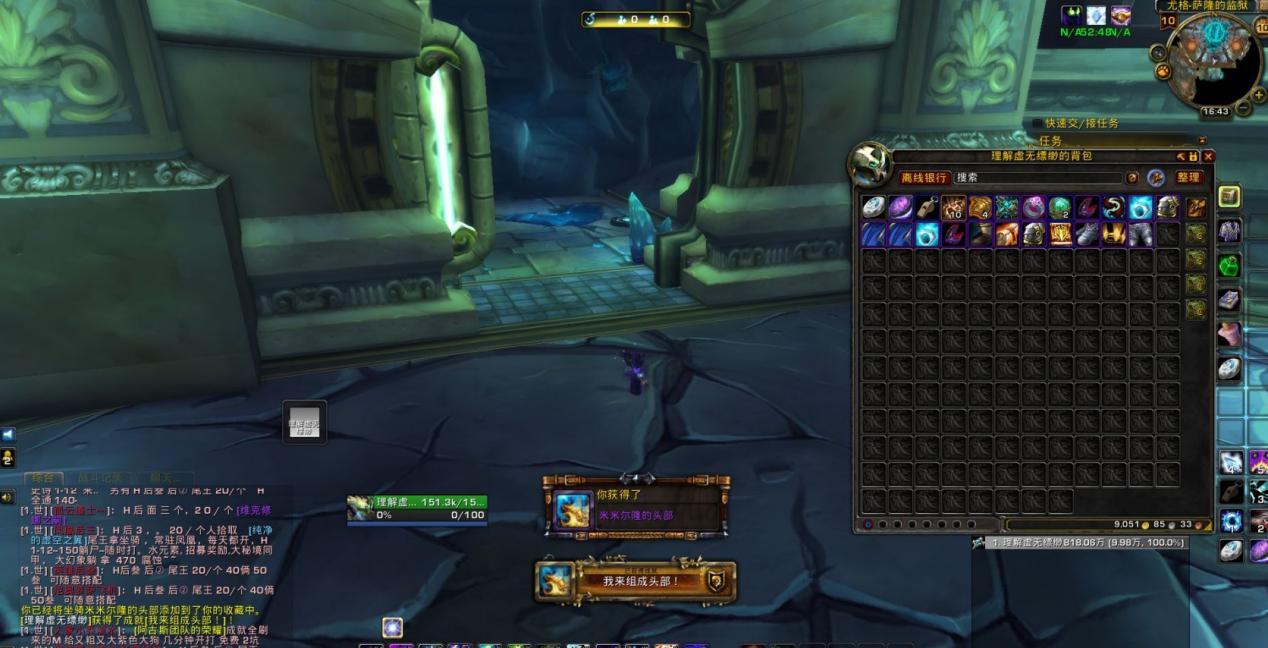The height and width of the screenshot is (648, 1268).
Task: Close the backpack window
Action: click(x=1208, y=156)
